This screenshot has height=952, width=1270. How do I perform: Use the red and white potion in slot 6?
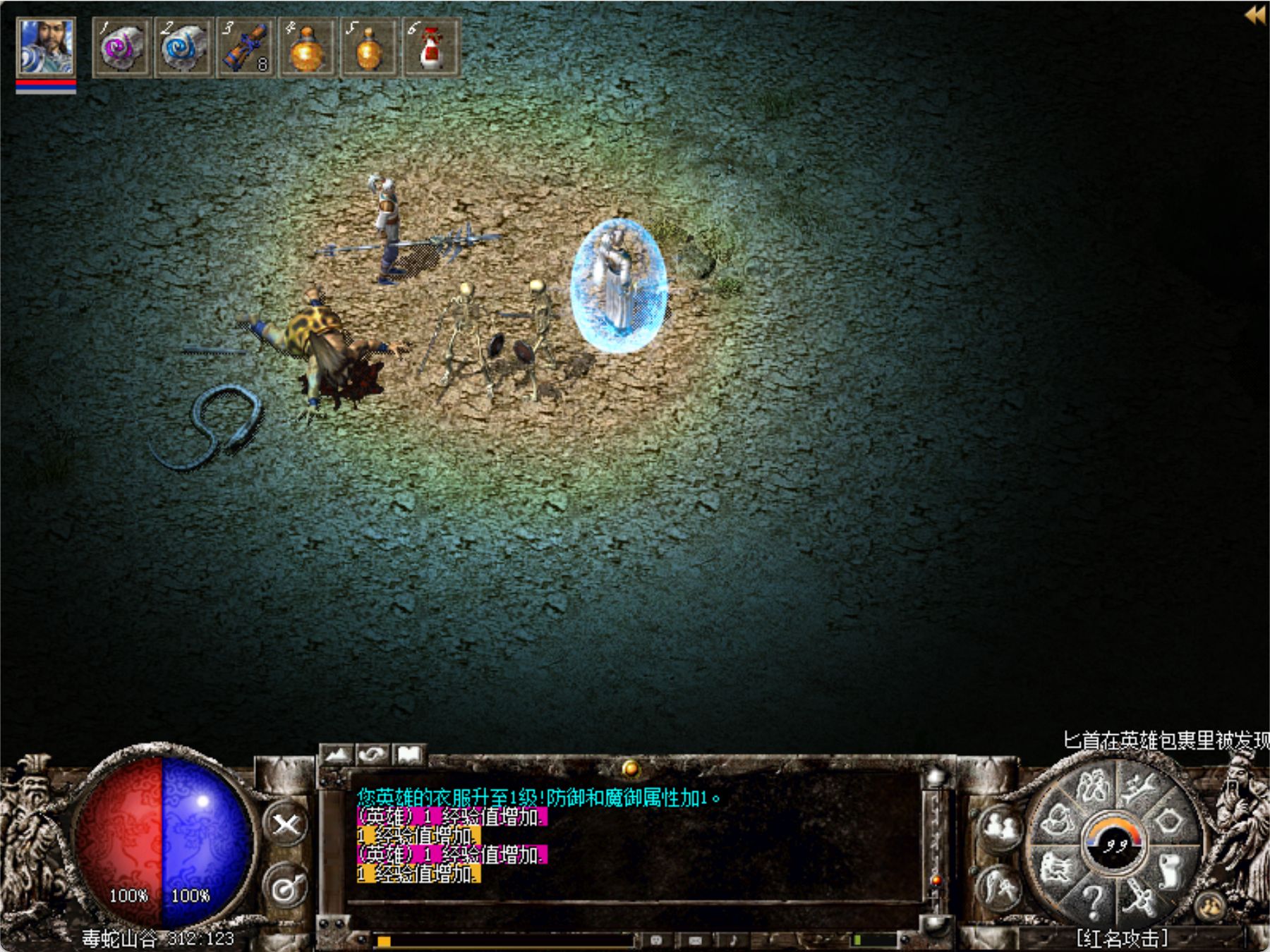pos(430,48)
